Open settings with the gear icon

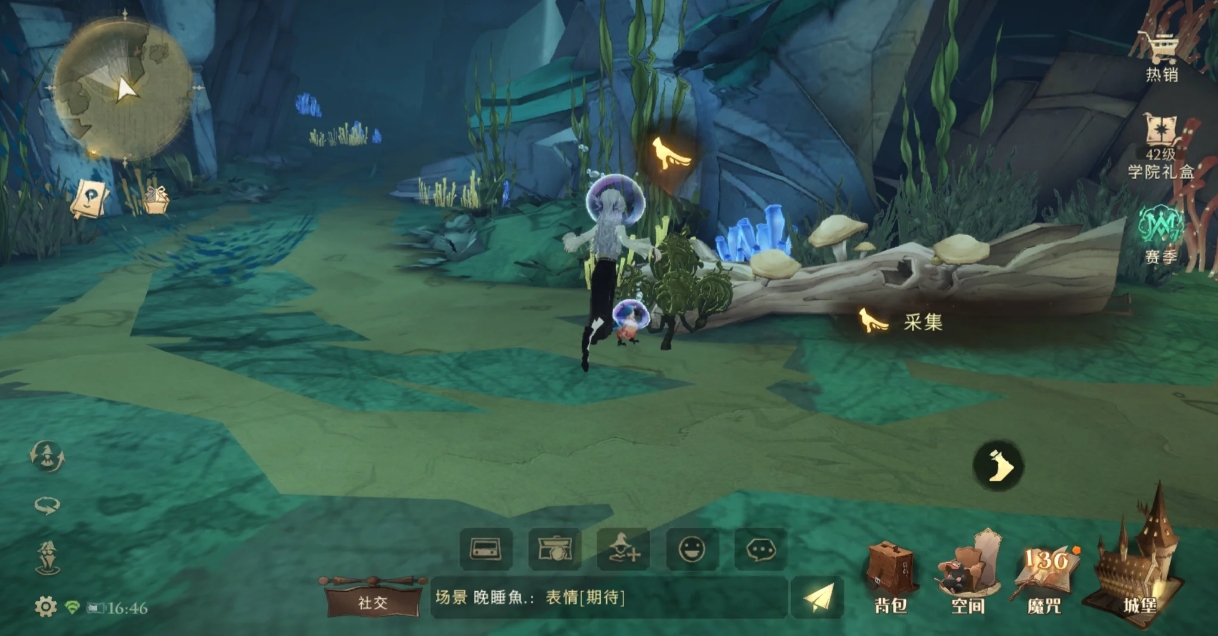pos(45,606)
